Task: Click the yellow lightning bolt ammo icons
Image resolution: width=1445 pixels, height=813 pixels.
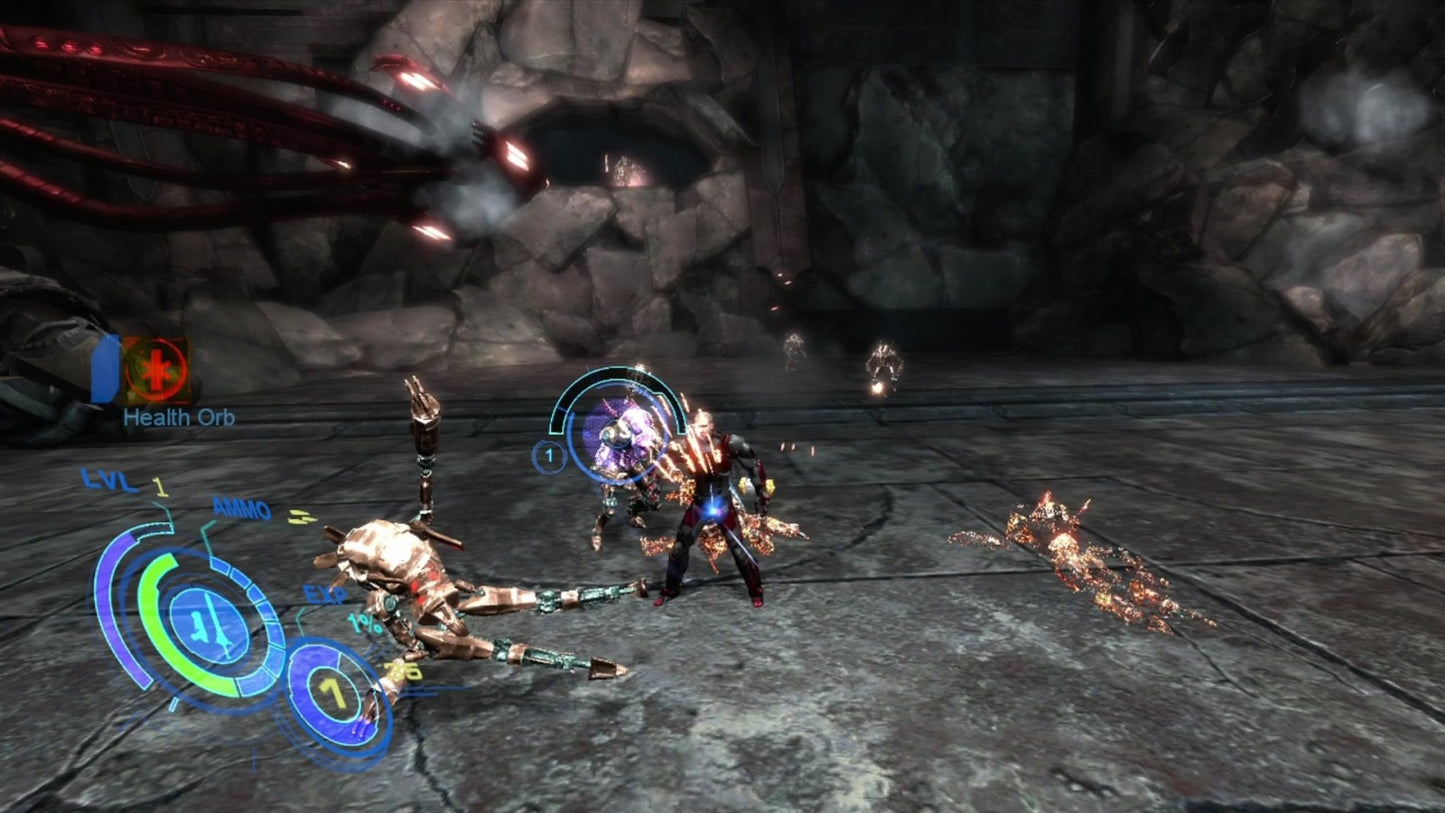Action: coord(304,516)
